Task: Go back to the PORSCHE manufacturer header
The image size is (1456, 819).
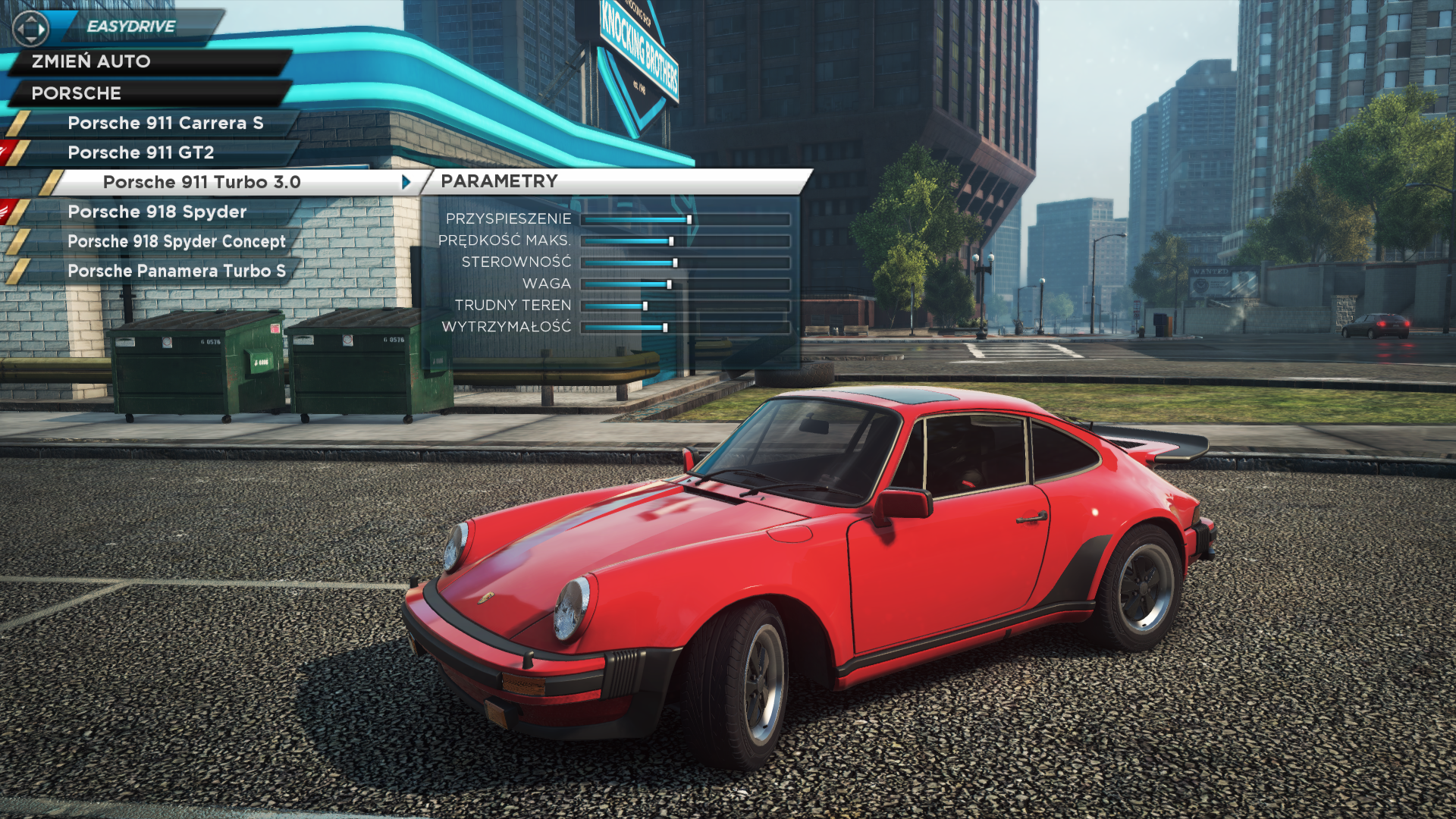Action: point(77,93)
